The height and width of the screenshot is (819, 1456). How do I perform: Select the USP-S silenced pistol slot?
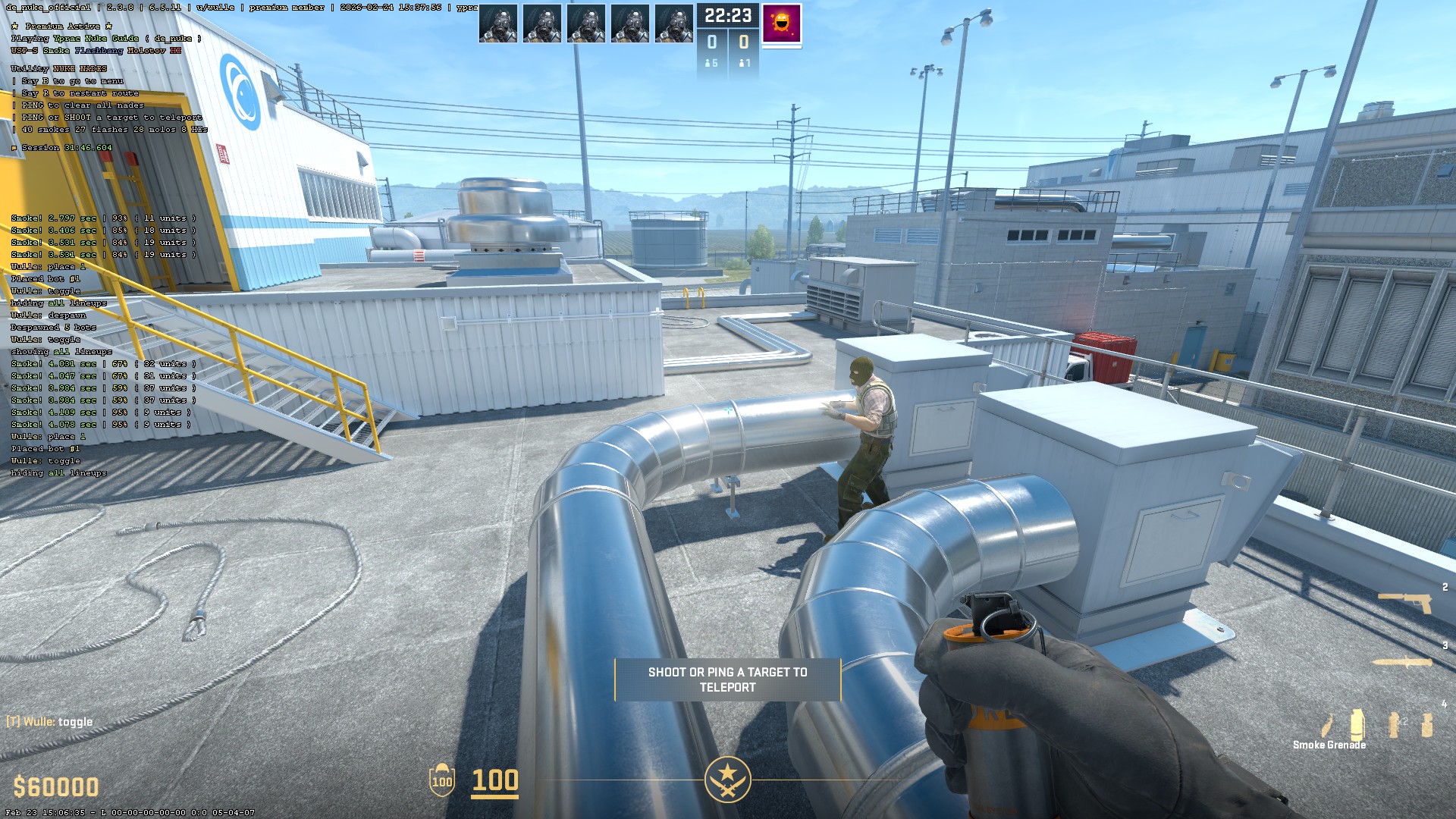tap(1404, 603)
